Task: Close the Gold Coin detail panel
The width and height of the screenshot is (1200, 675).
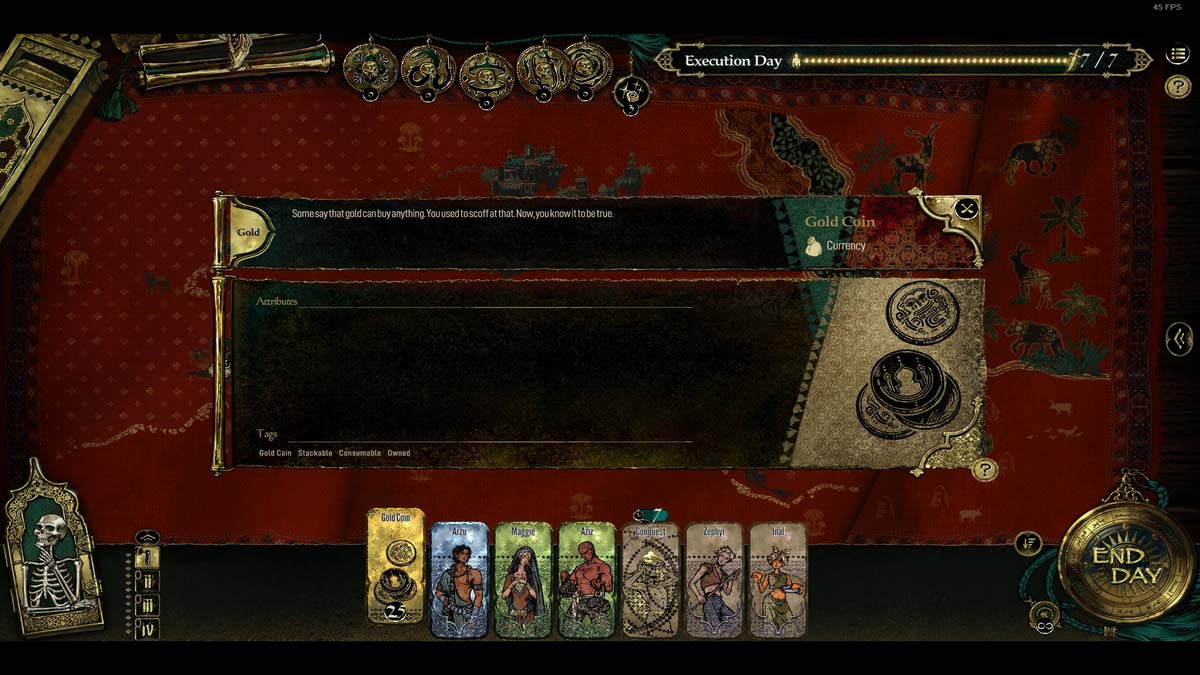Action: (966, 209)
